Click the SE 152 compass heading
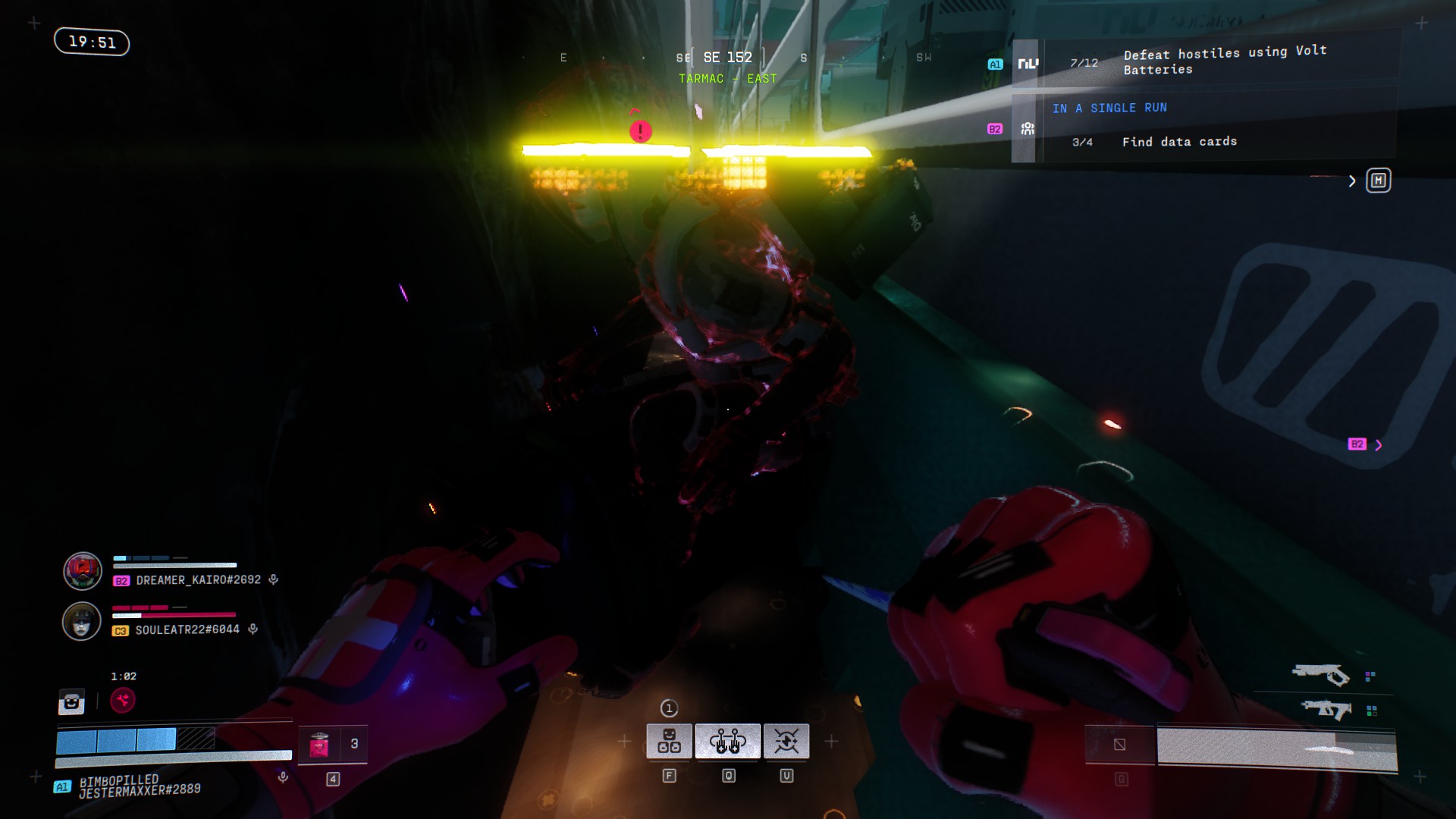Screen dimensions: 1456x819 727,58
